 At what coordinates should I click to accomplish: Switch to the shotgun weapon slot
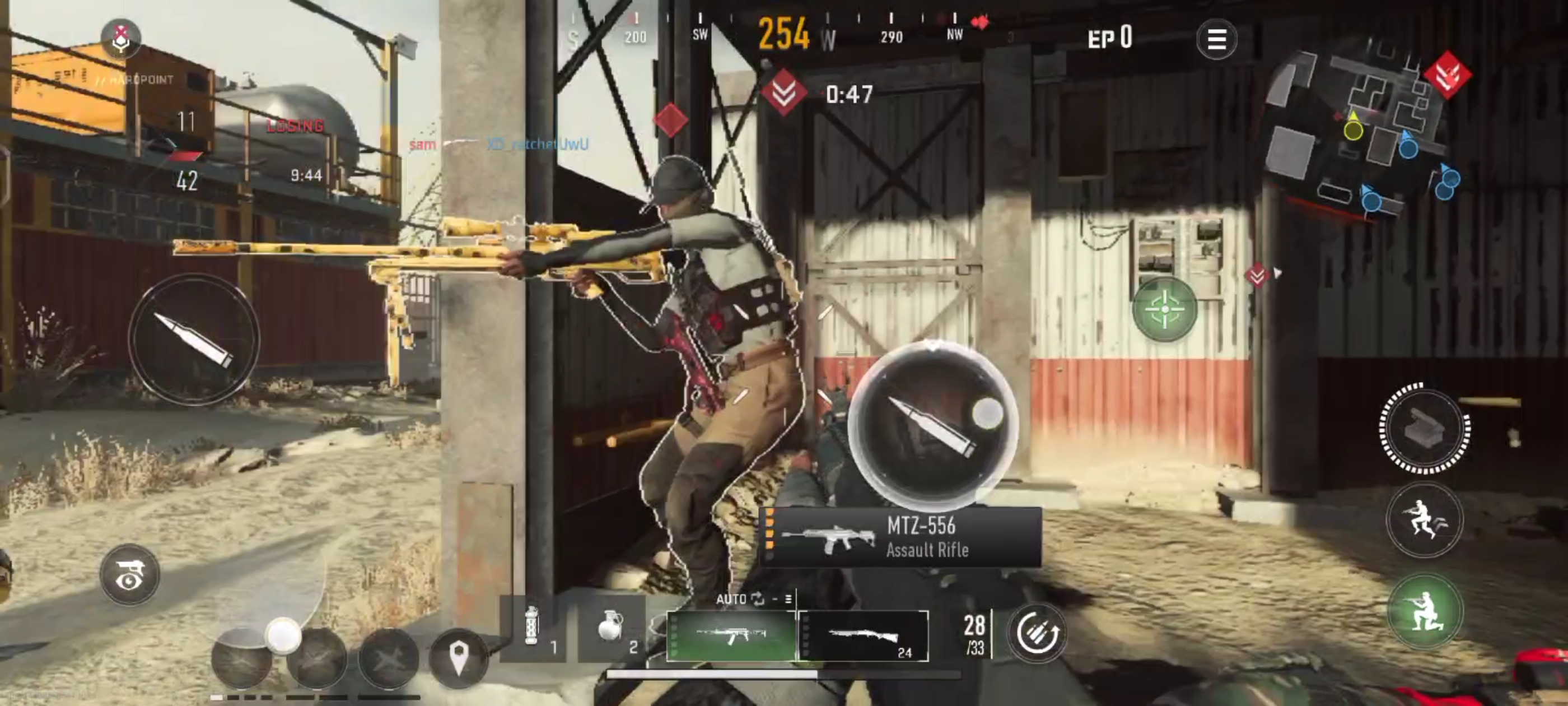(863, 636)
